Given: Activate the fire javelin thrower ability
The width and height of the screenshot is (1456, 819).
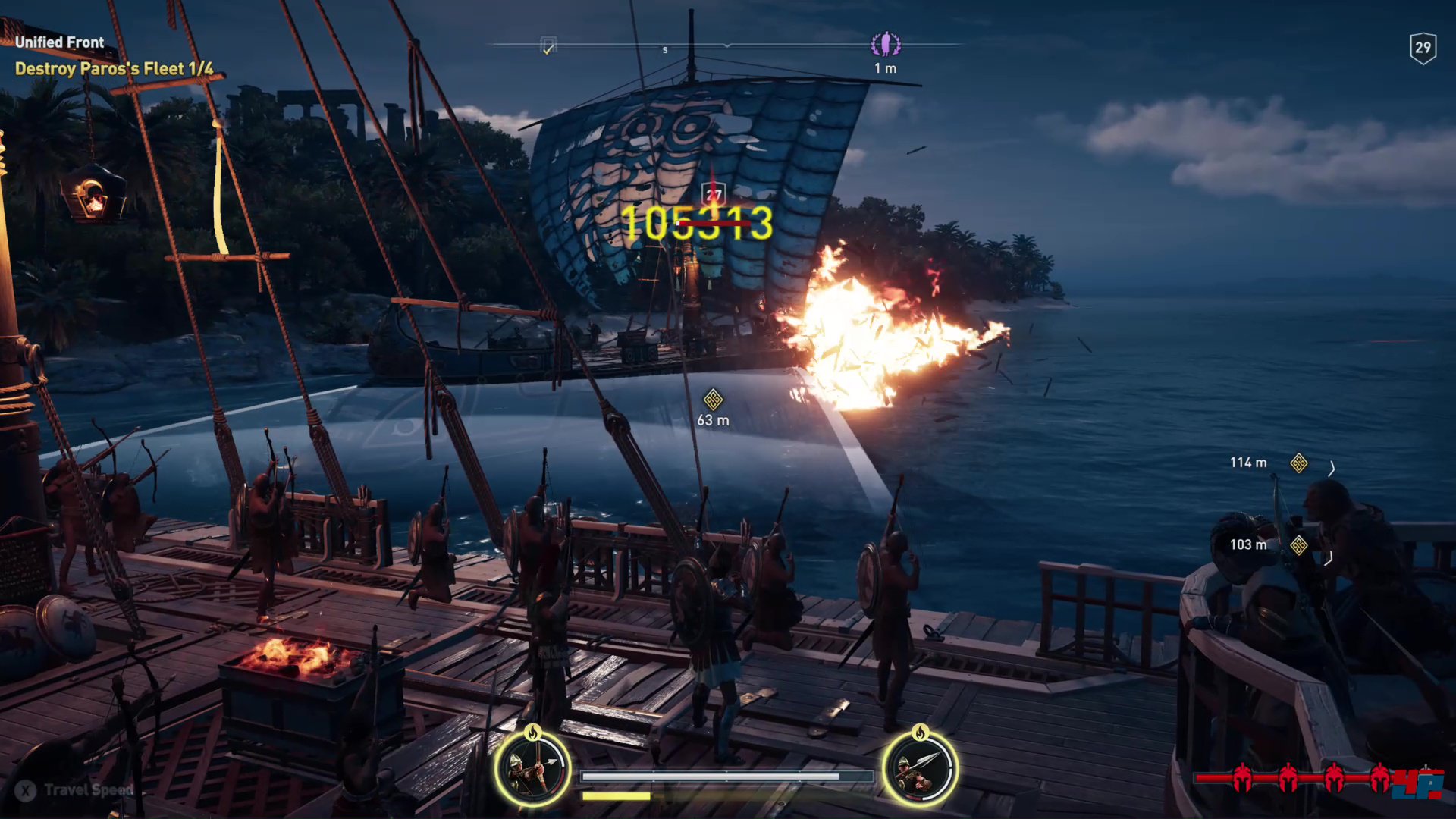Looking at the screenshot, I should (x=920, y=769).
